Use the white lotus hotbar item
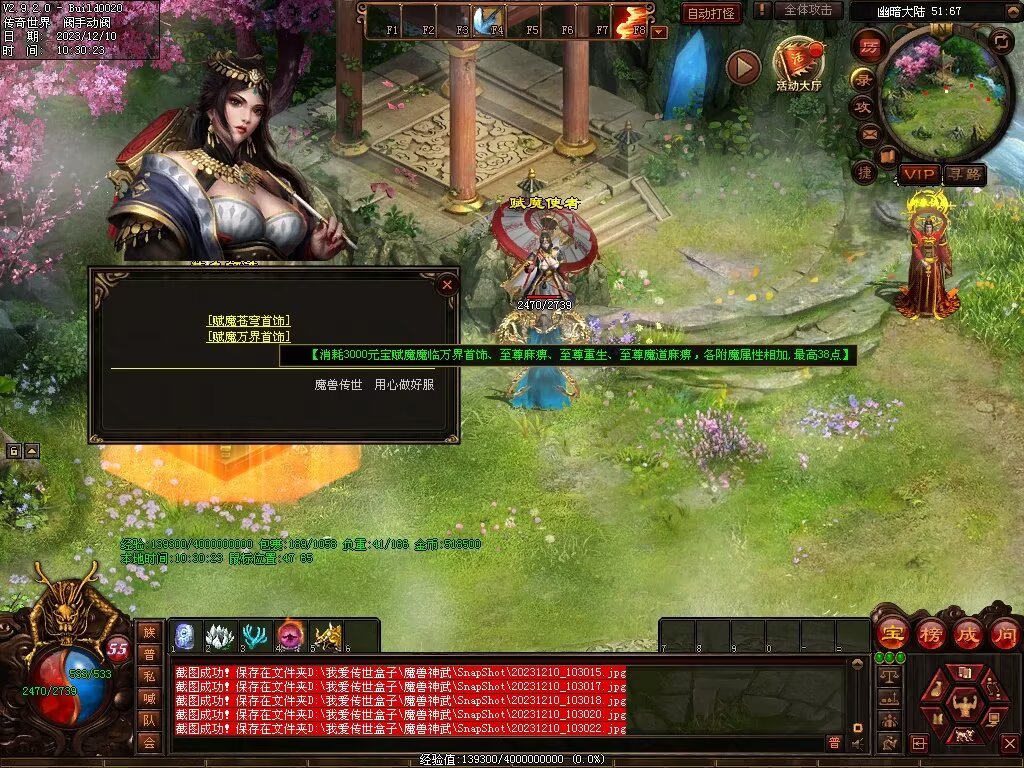The height and width of the screenshot is (768, 1024). [220, 636]
